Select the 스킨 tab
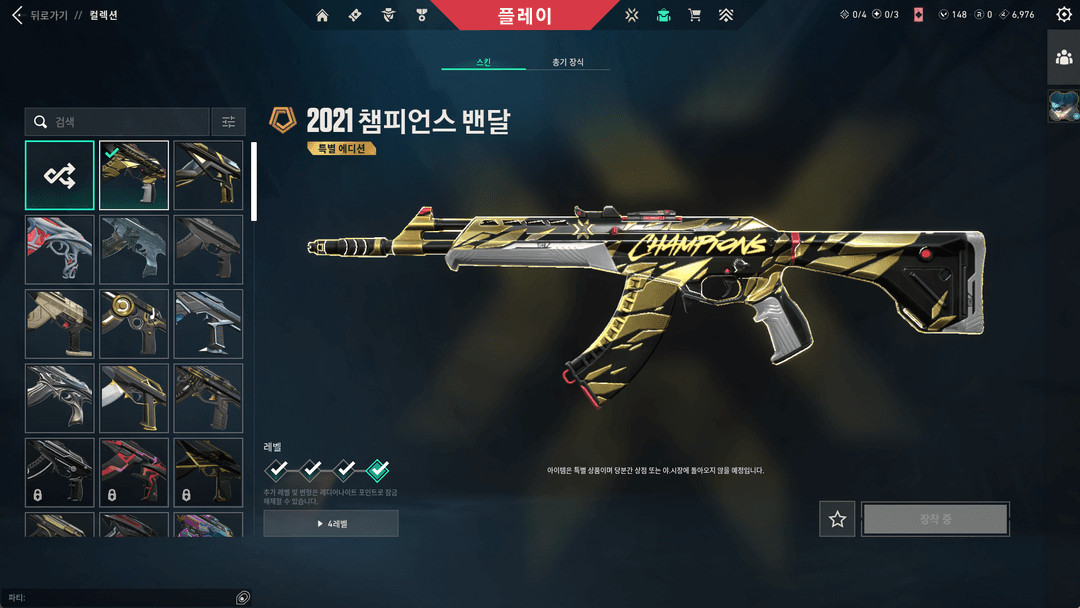 point(484,62)
